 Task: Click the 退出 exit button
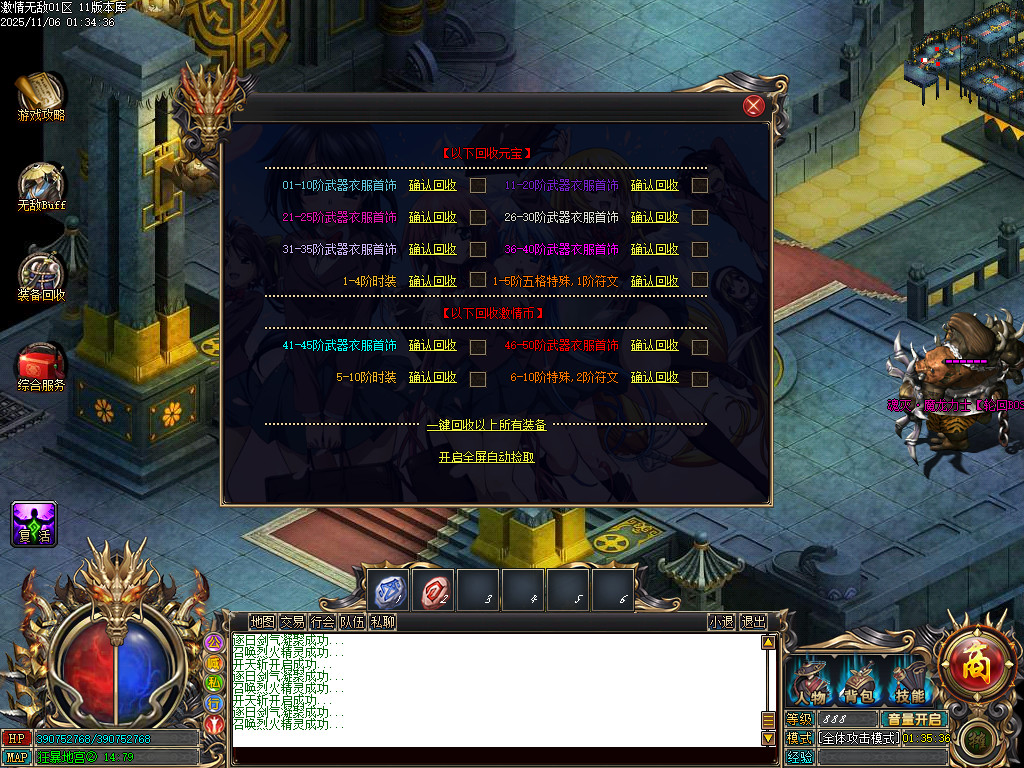[753, 622]
